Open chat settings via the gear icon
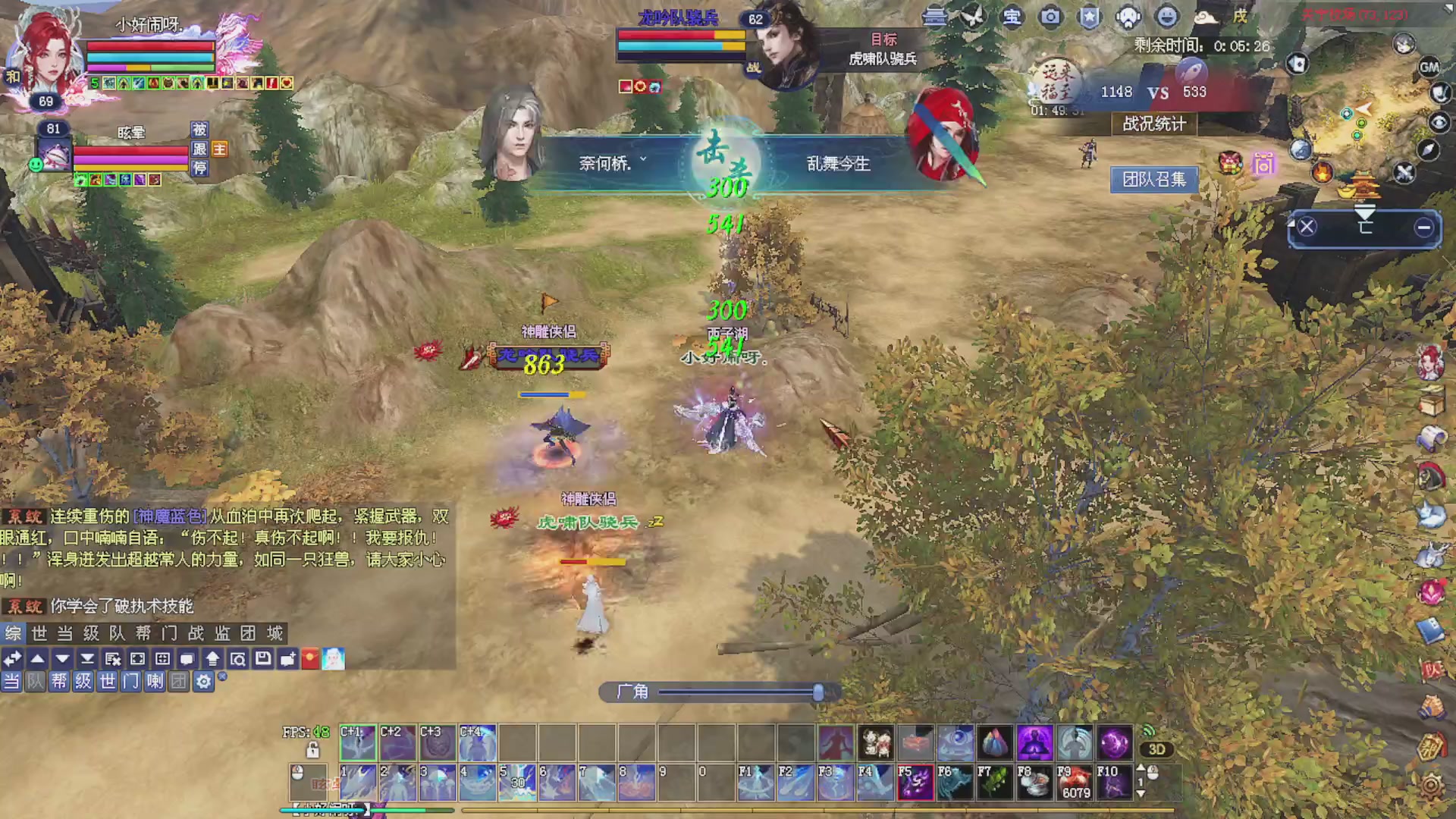1456x819 pixels. [x=202, y=682]
